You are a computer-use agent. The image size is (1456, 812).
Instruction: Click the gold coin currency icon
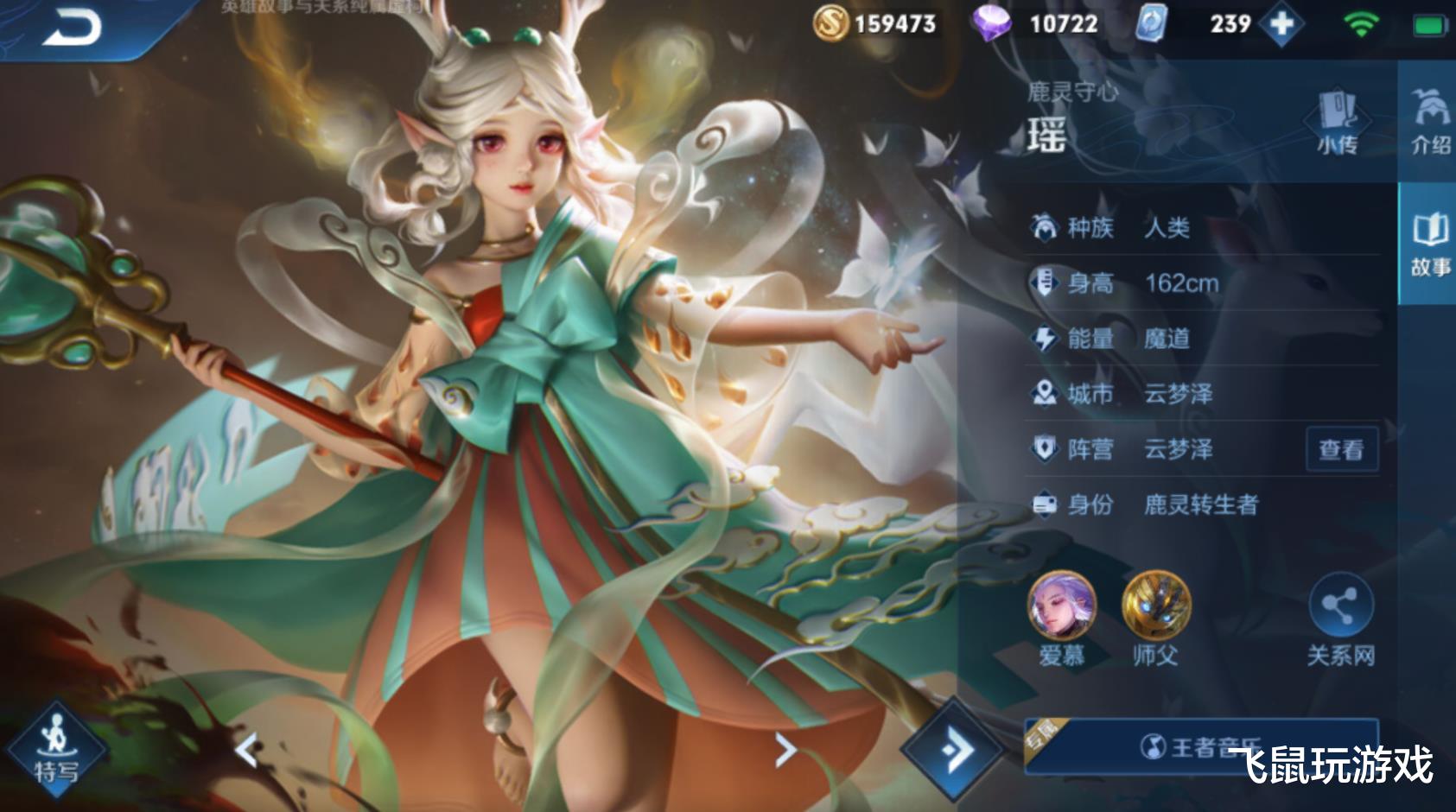(x=831, y=23)
